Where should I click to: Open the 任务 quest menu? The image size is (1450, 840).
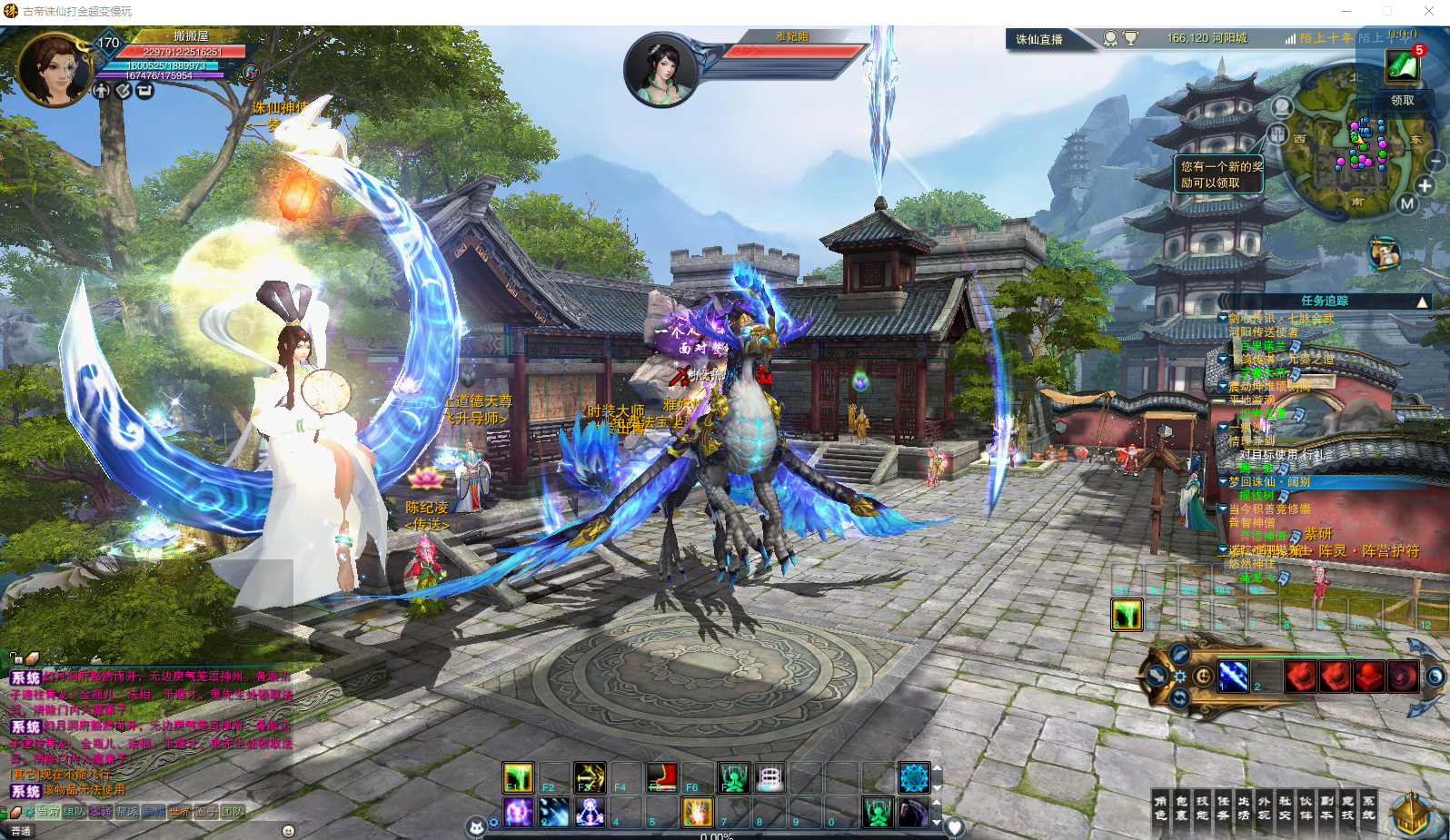pos(1223,807)
